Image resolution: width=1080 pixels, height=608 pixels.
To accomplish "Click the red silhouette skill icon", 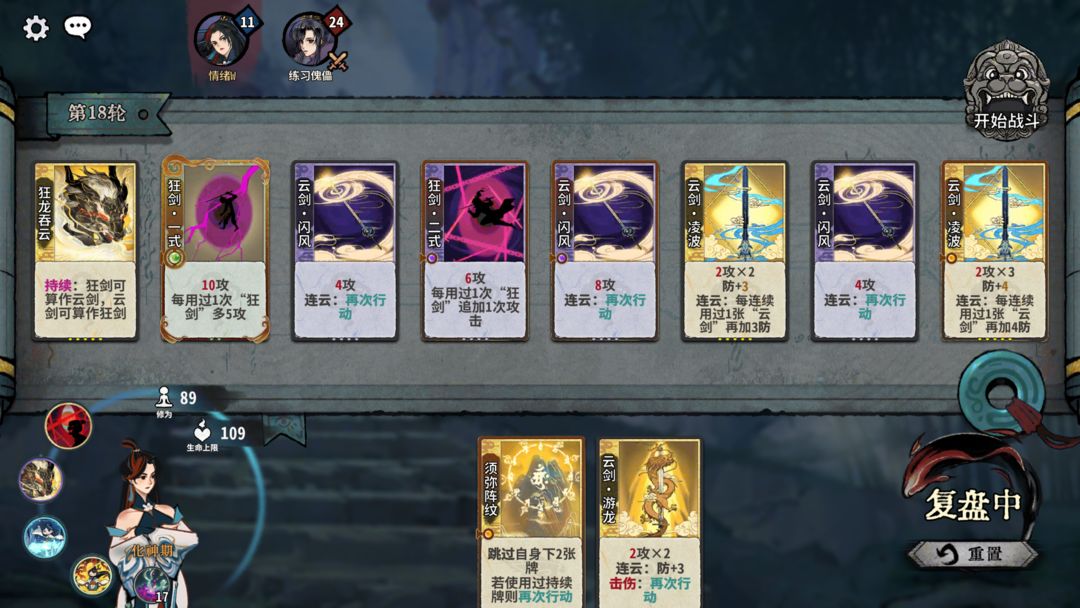I will point(68,426).
